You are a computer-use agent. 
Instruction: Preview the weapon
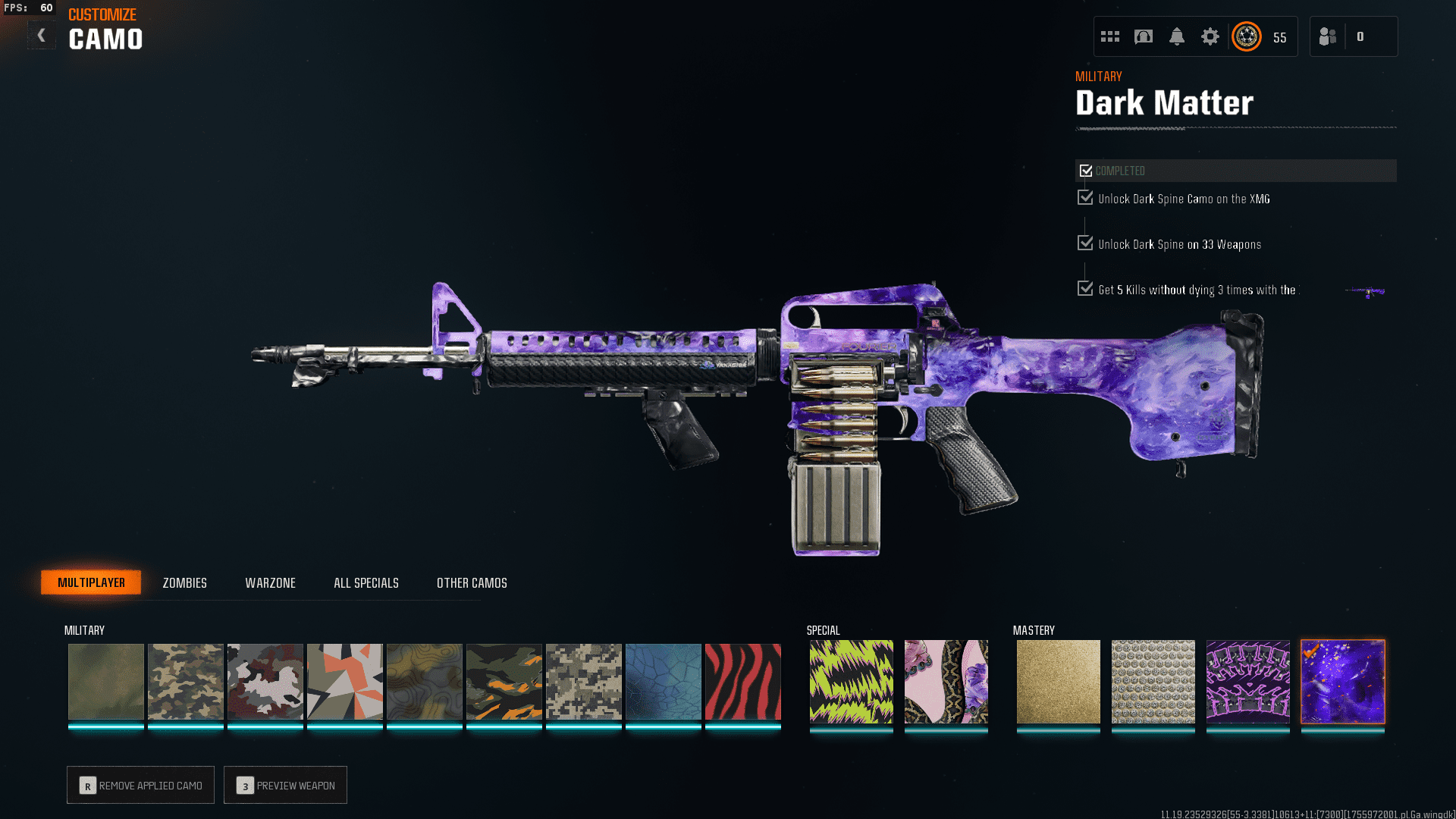[x=285, y=785]
